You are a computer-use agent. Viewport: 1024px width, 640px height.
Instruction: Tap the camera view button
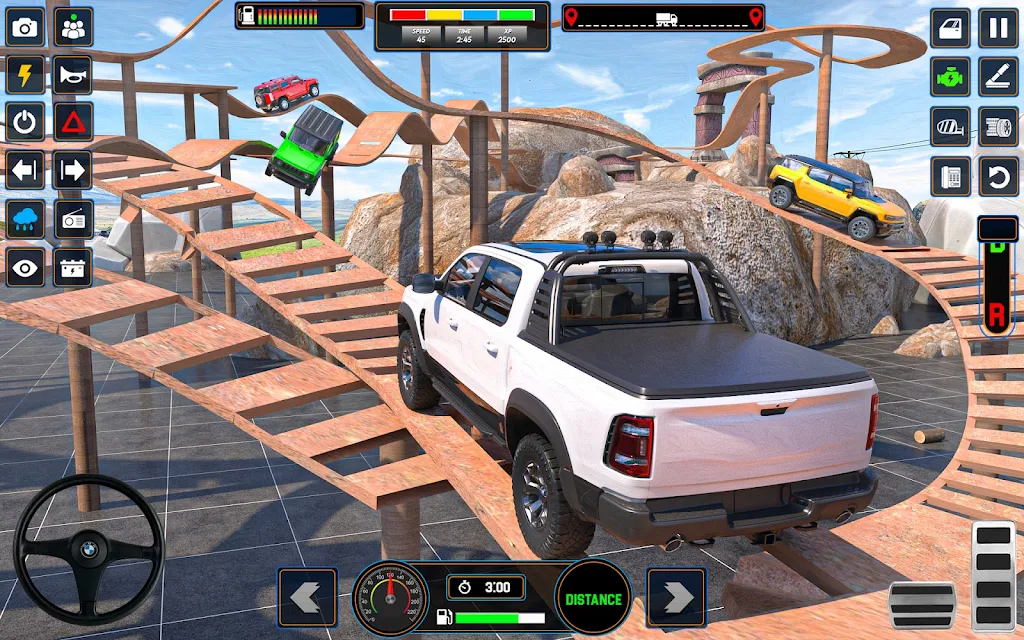coord(25,27)
